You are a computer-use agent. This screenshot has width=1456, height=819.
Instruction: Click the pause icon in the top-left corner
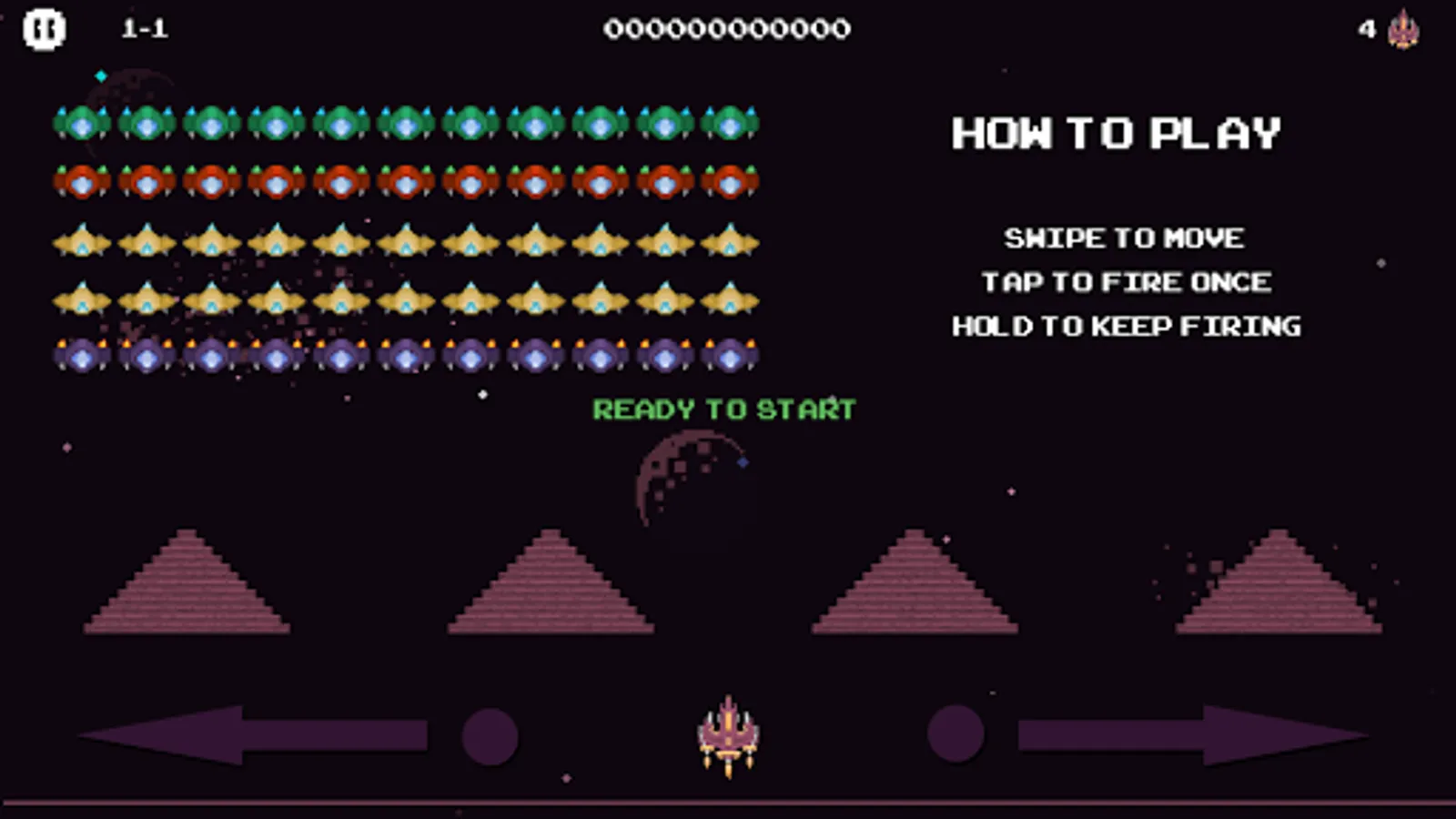coord(43,28)
